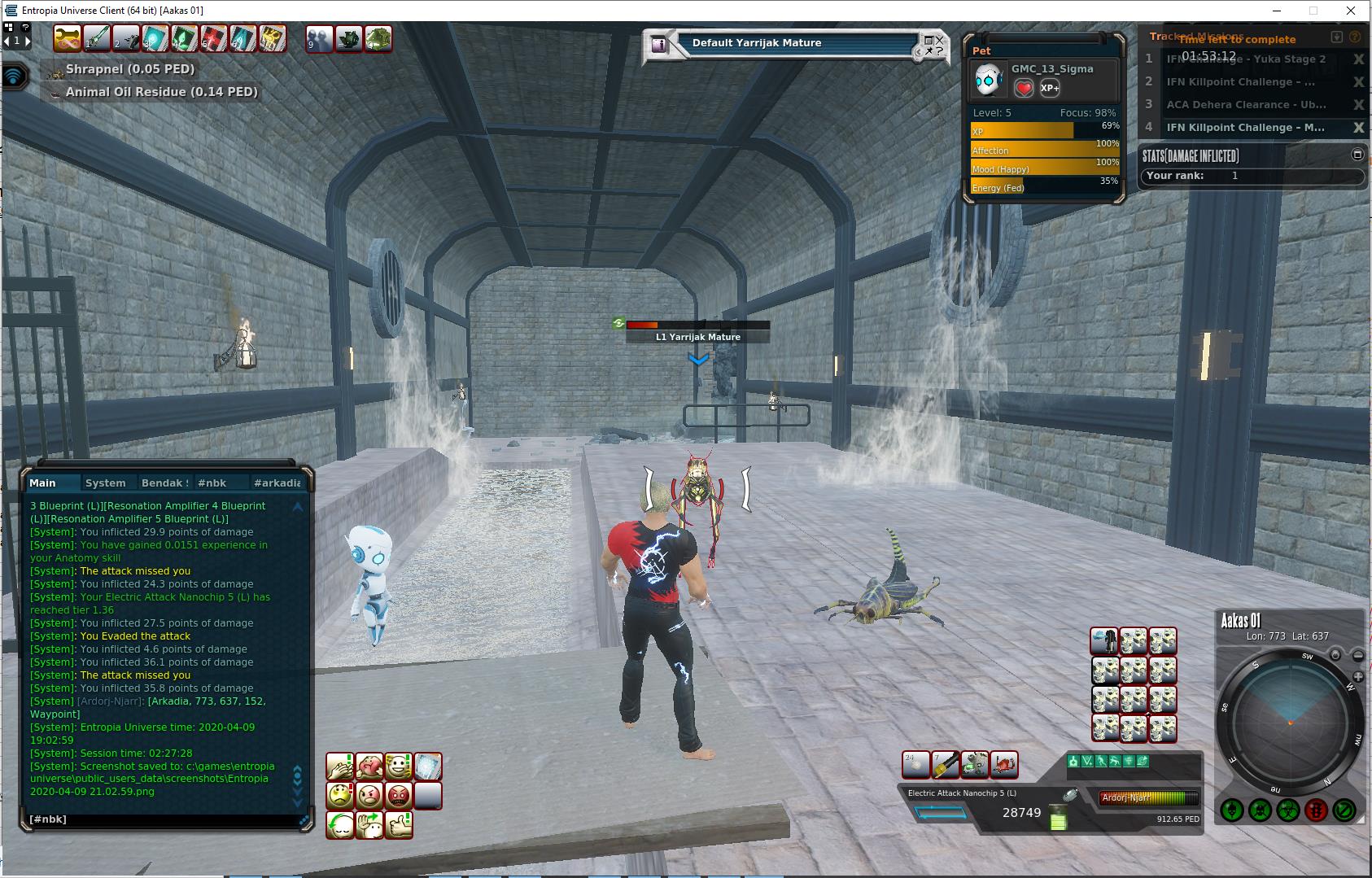Select the yellow wrench hotbar icon
This screenshot has height=878, width=1372.
tap(68, 39)
